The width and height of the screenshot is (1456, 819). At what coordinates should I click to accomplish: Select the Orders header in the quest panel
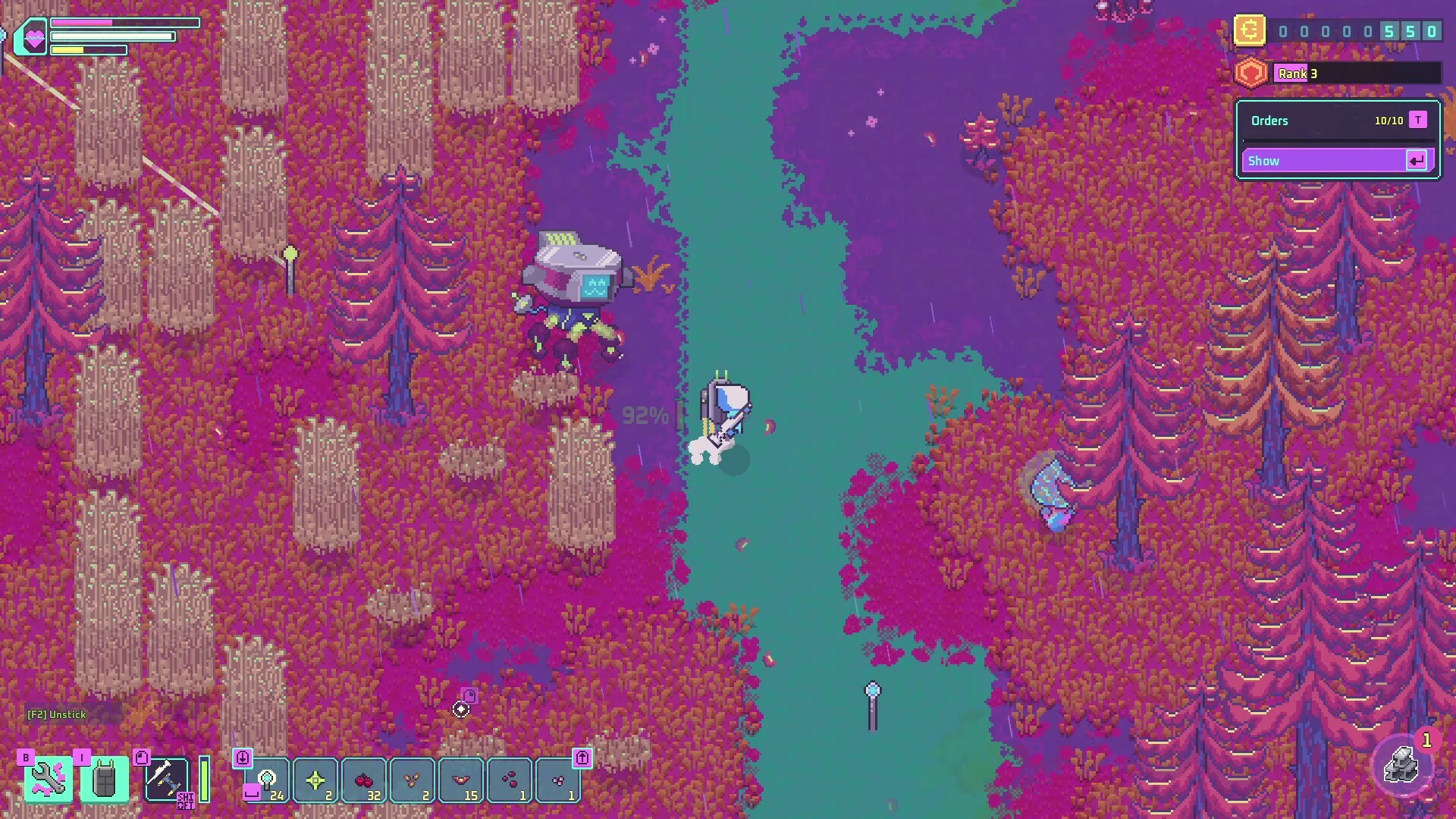[1271, 120]
